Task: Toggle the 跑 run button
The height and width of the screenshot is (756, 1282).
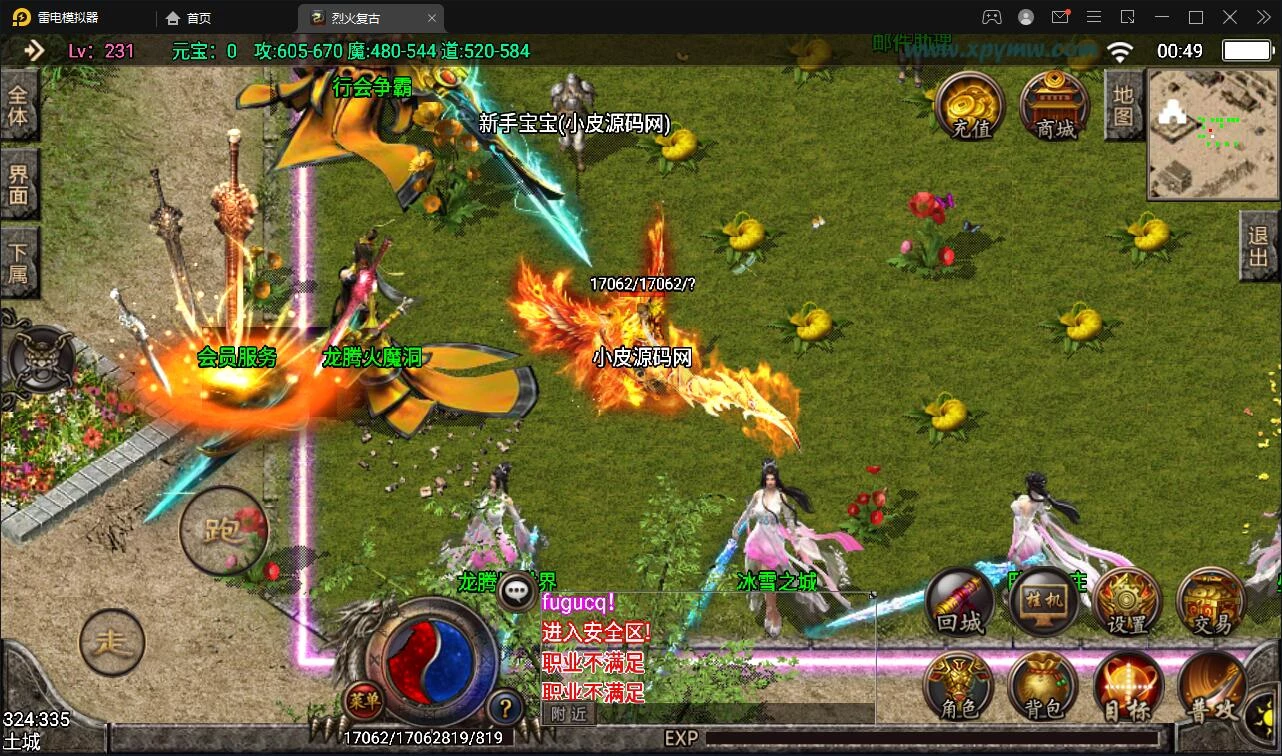Action: (223, 531)
